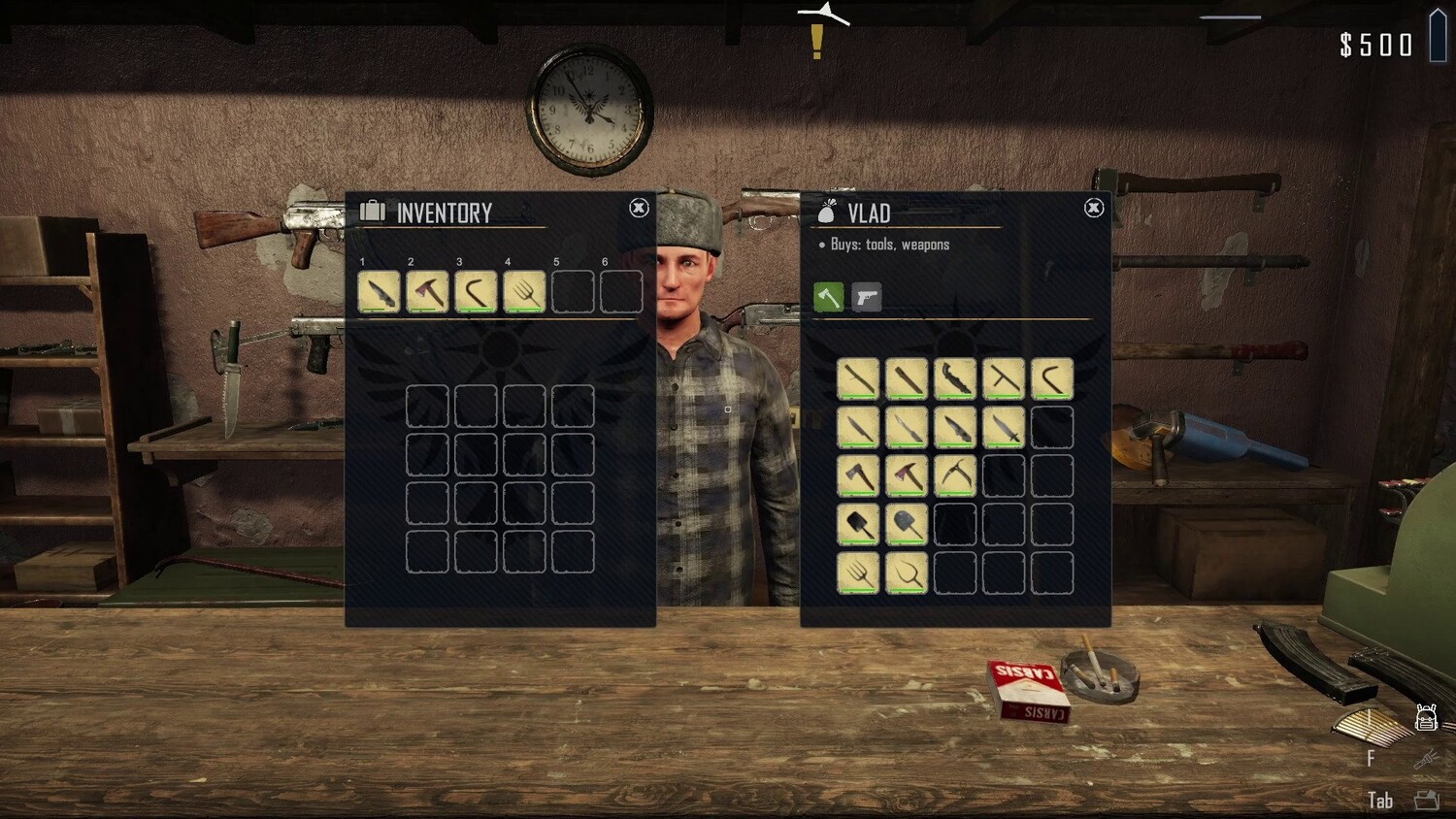Choose the grey hatchet in Vlad's shop
The image size is (1456, 819).
[858, 475]
